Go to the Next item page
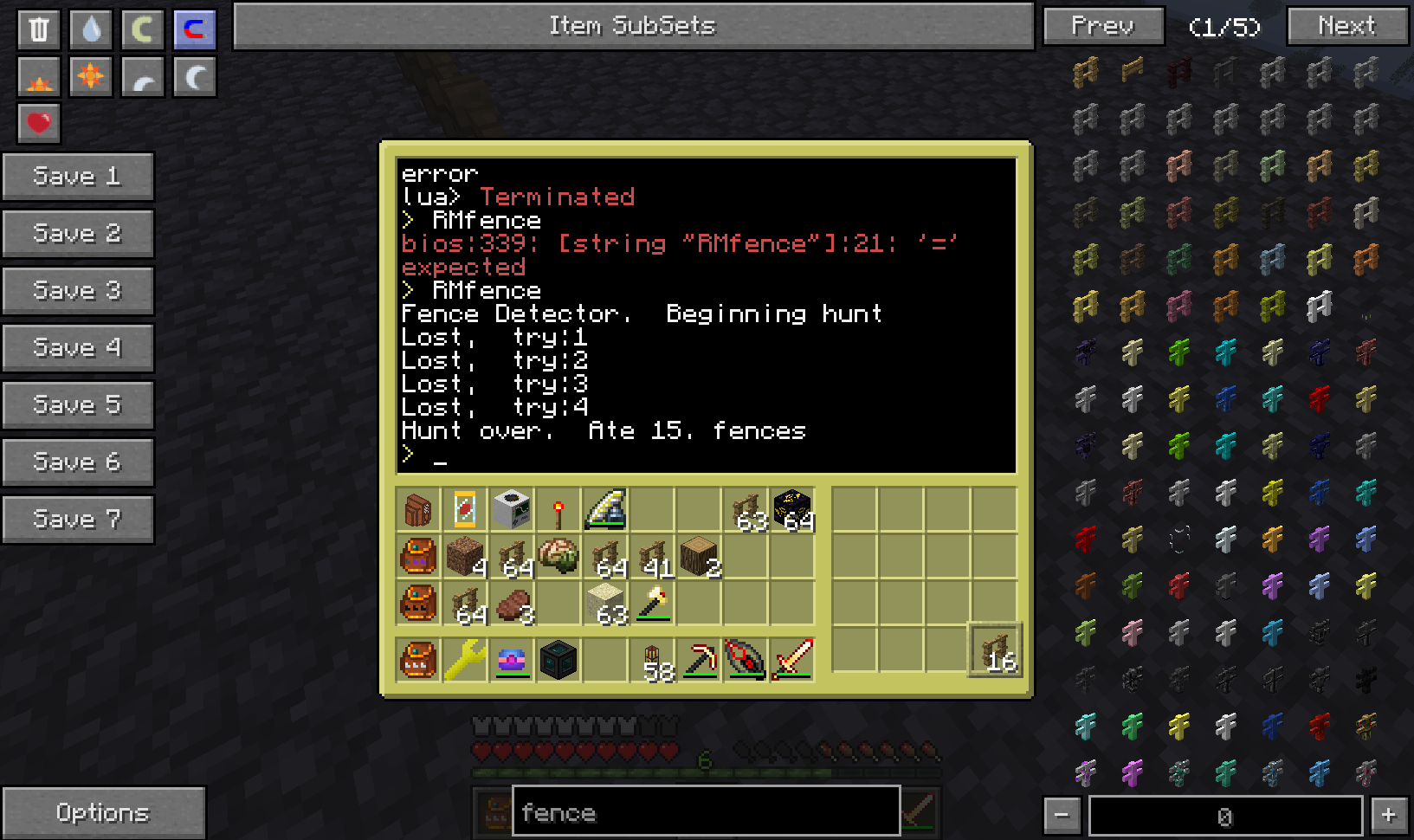The width and height of the screenshot is (1414, 840). pos(1346,26)
